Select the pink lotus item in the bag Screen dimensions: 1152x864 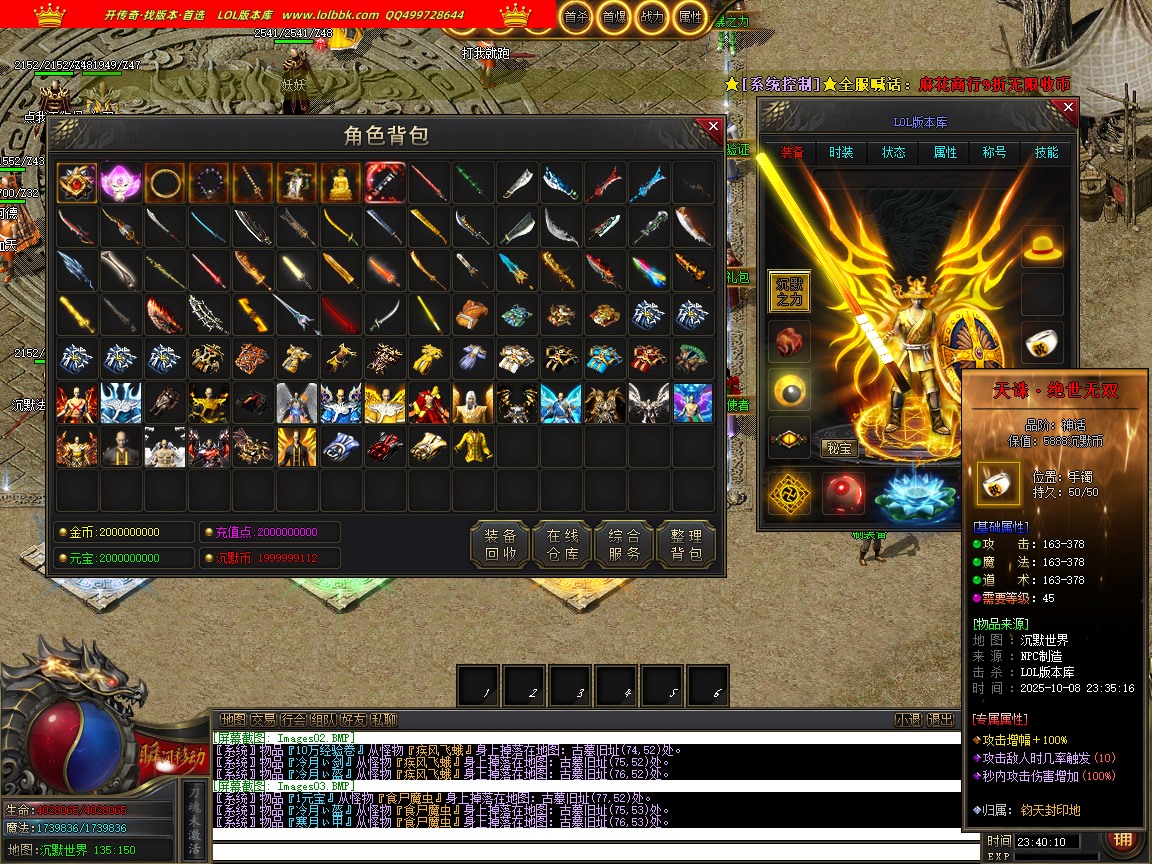pyautogui.click(x=121, y=184)
